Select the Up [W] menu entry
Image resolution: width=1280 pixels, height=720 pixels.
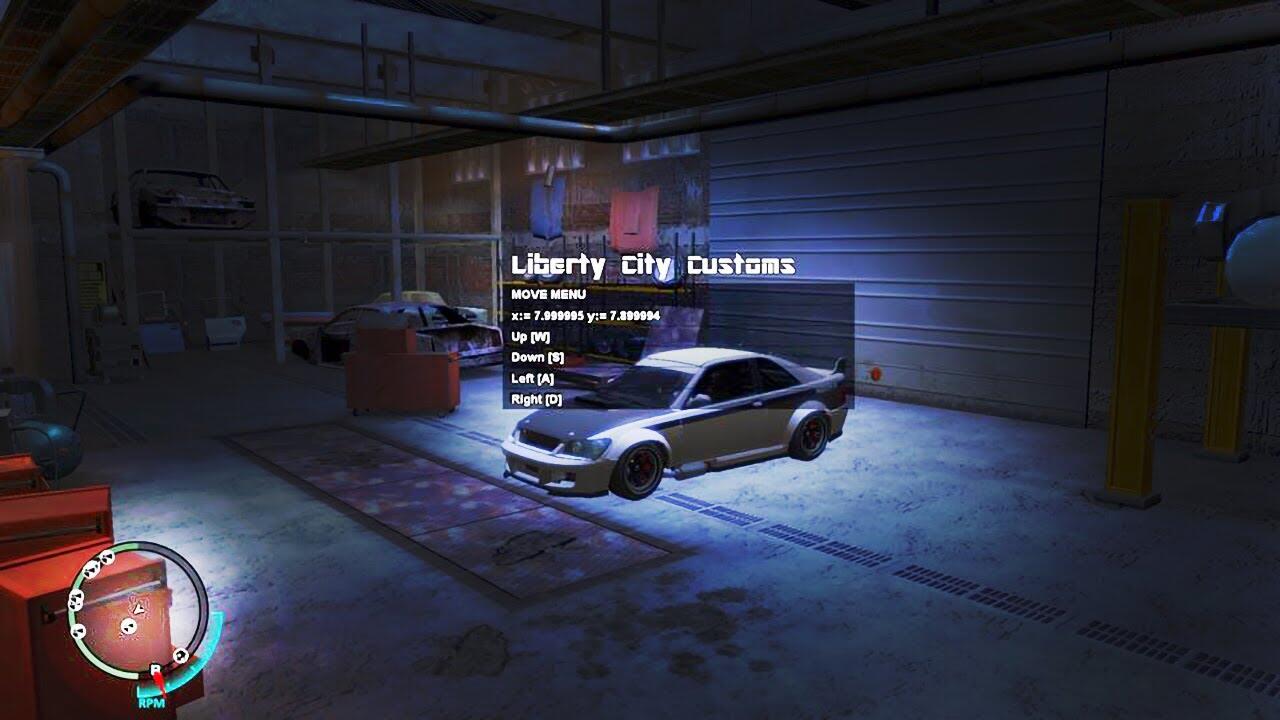[531, 337]
